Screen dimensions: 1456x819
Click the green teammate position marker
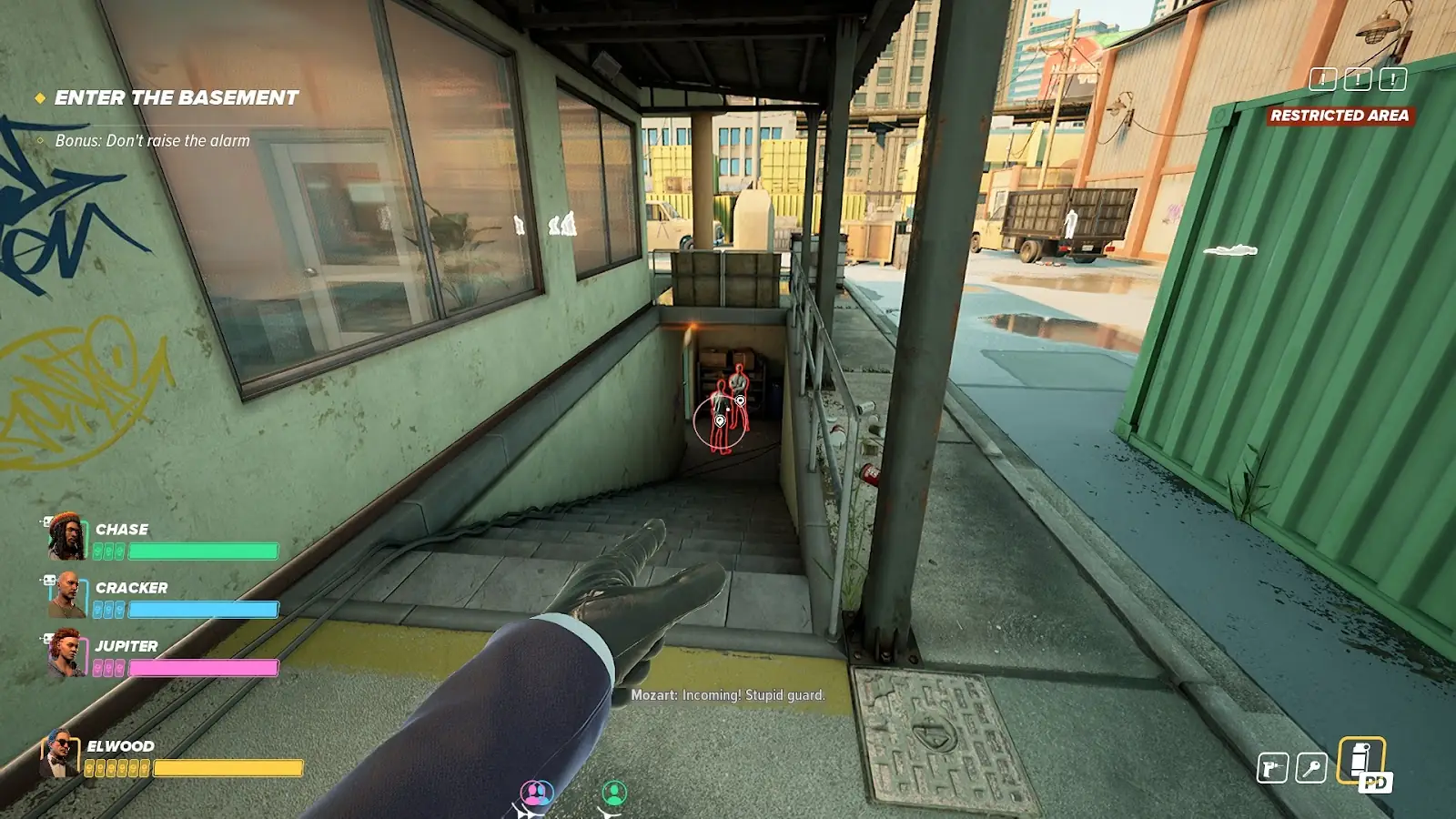tap(614, 794)
